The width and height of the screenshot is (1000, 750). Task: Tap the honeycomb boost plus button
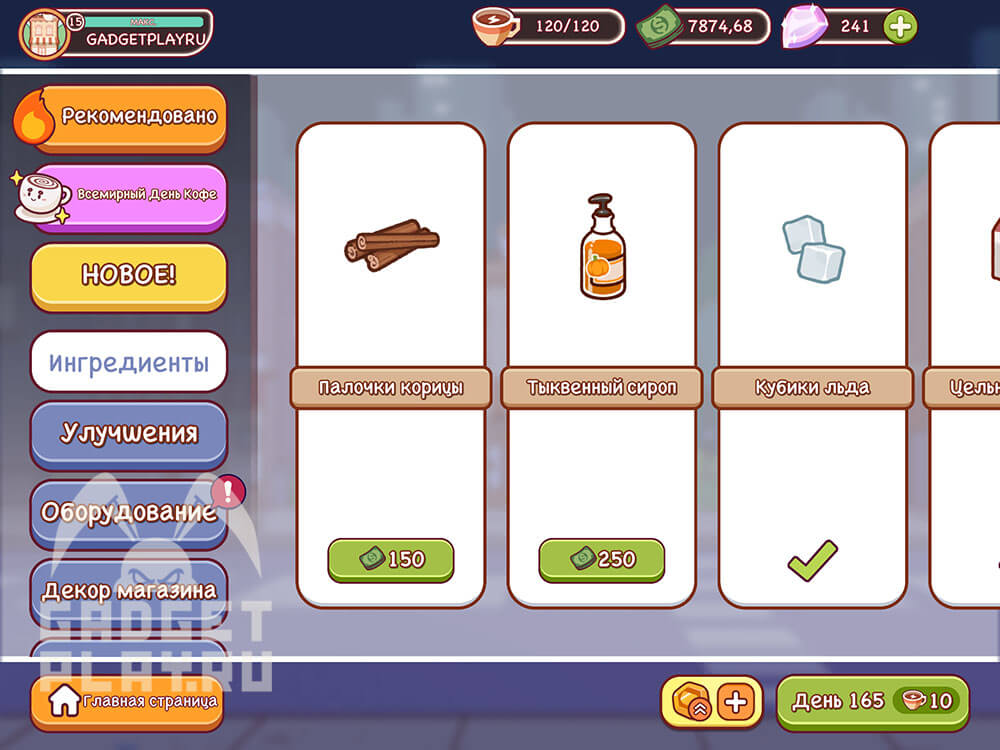click(736, 702)
